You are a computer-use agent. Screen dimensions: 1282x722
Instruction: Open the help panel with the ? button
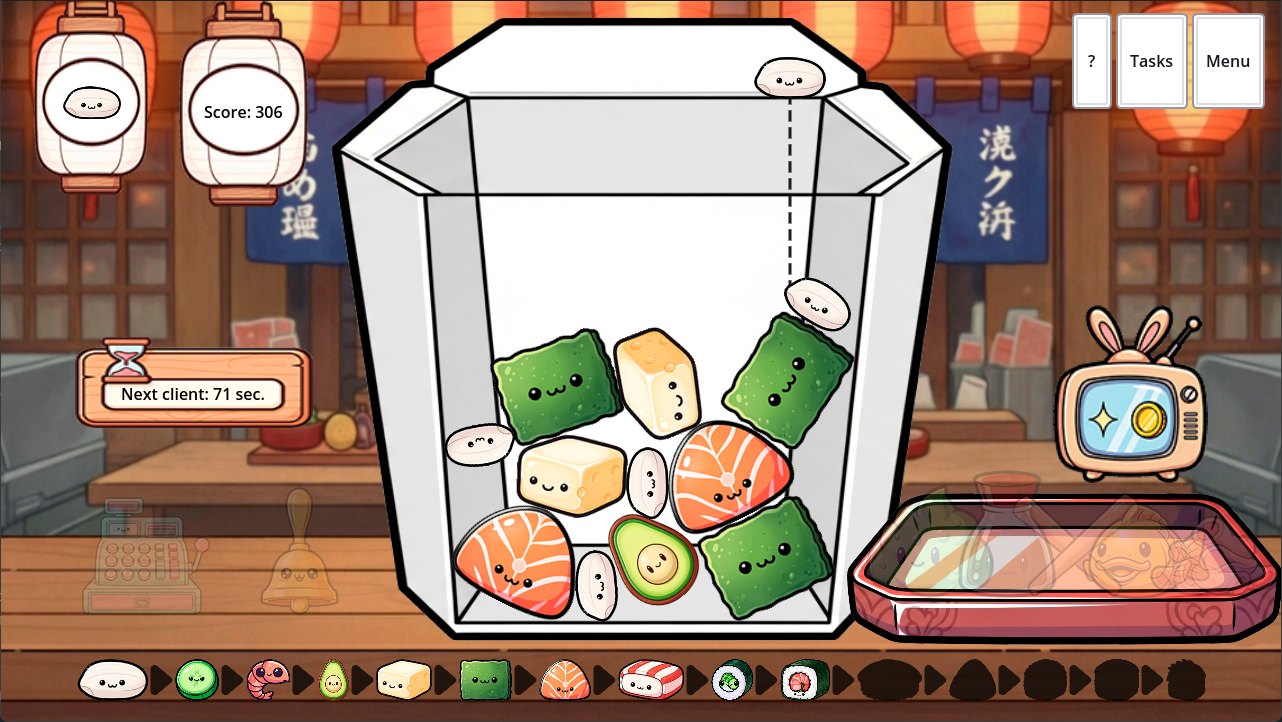tap(1090, 61)
